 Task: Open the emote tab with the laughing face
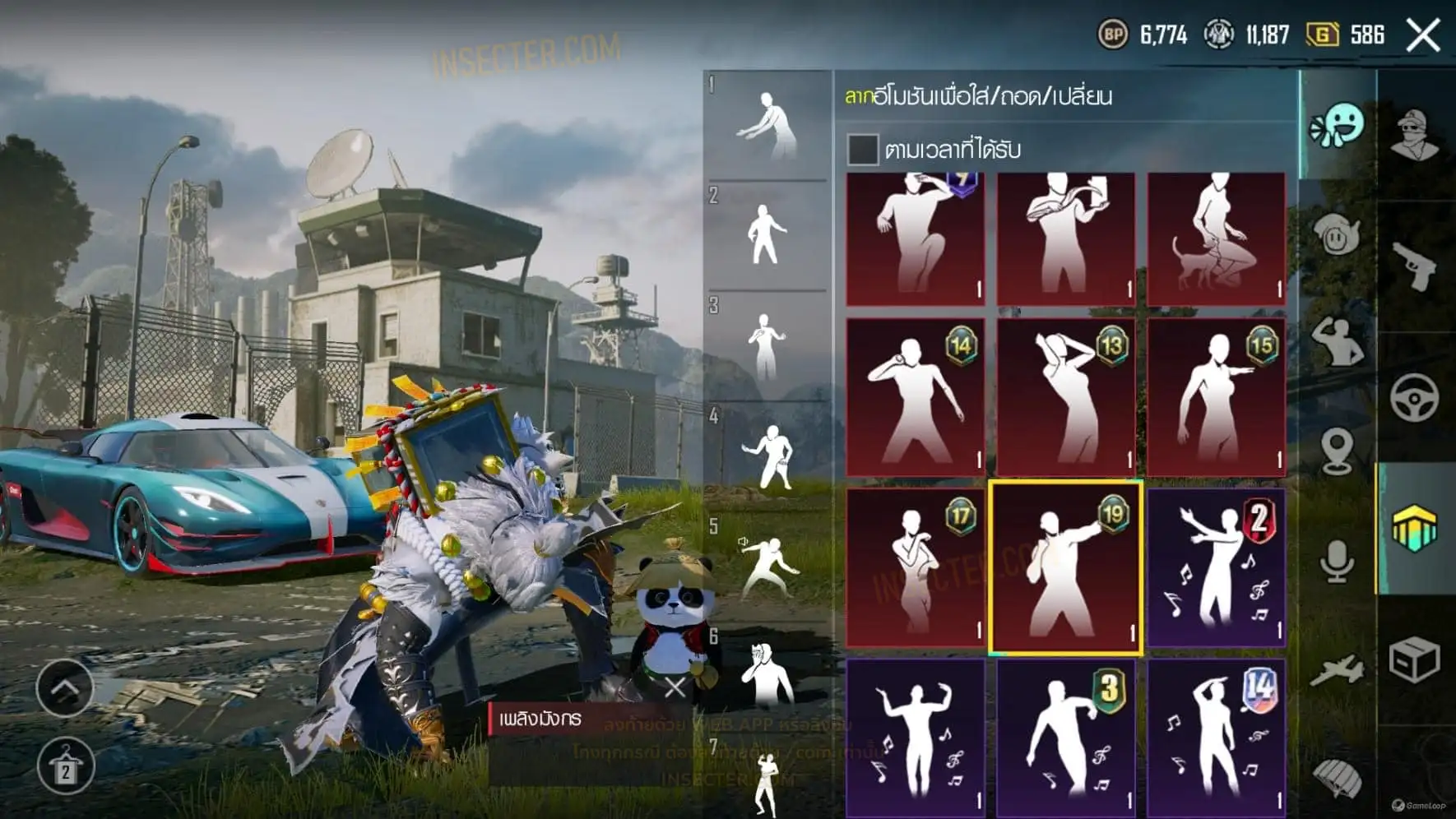1337,126
